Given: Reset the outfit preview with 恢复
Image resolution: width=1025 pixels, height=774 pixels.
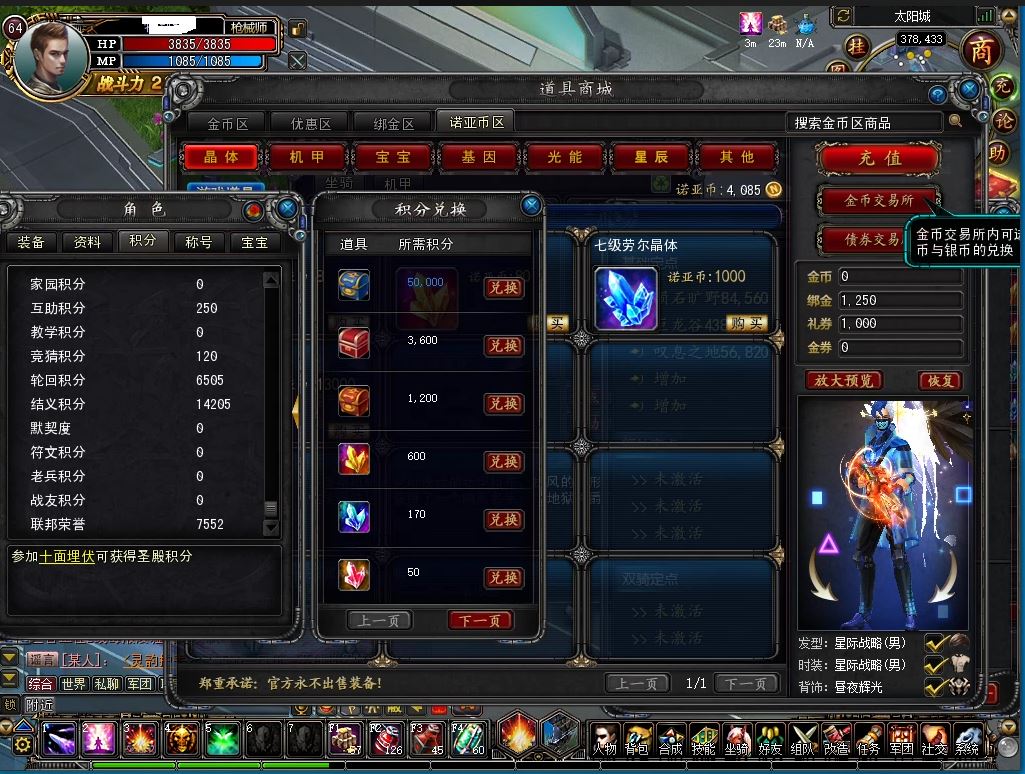Looking at the screenshot, I should click(x=940, y=381).
